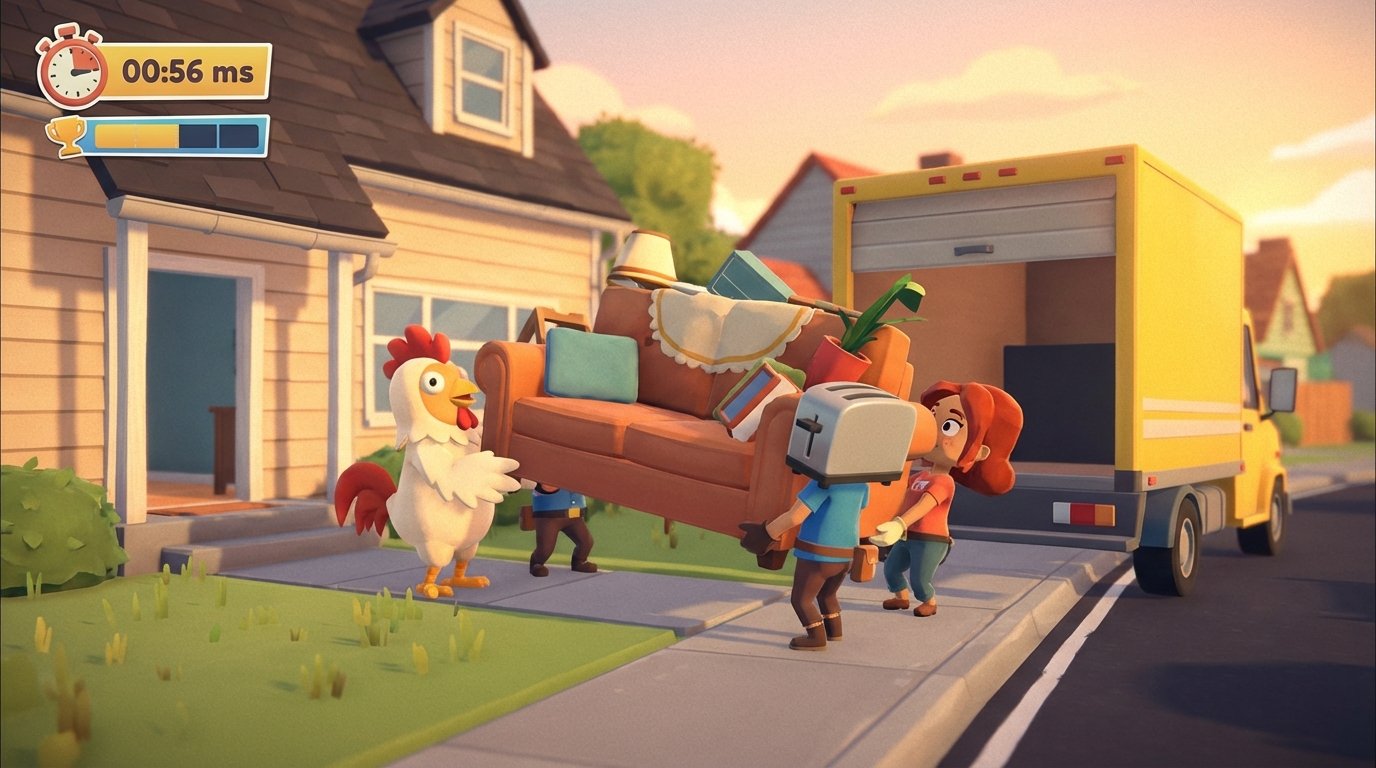The width and height of the screenshot is (1376, 768).
Task: Click the truck's rear tail light
Action: click(x=1082, y=512)
